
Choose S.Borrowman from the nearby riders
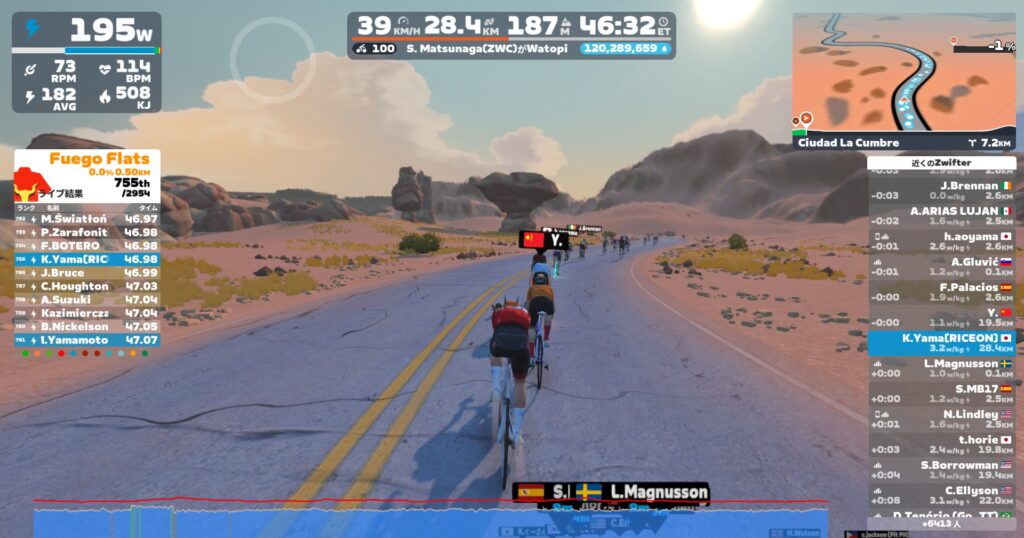[x=941, y=470]
